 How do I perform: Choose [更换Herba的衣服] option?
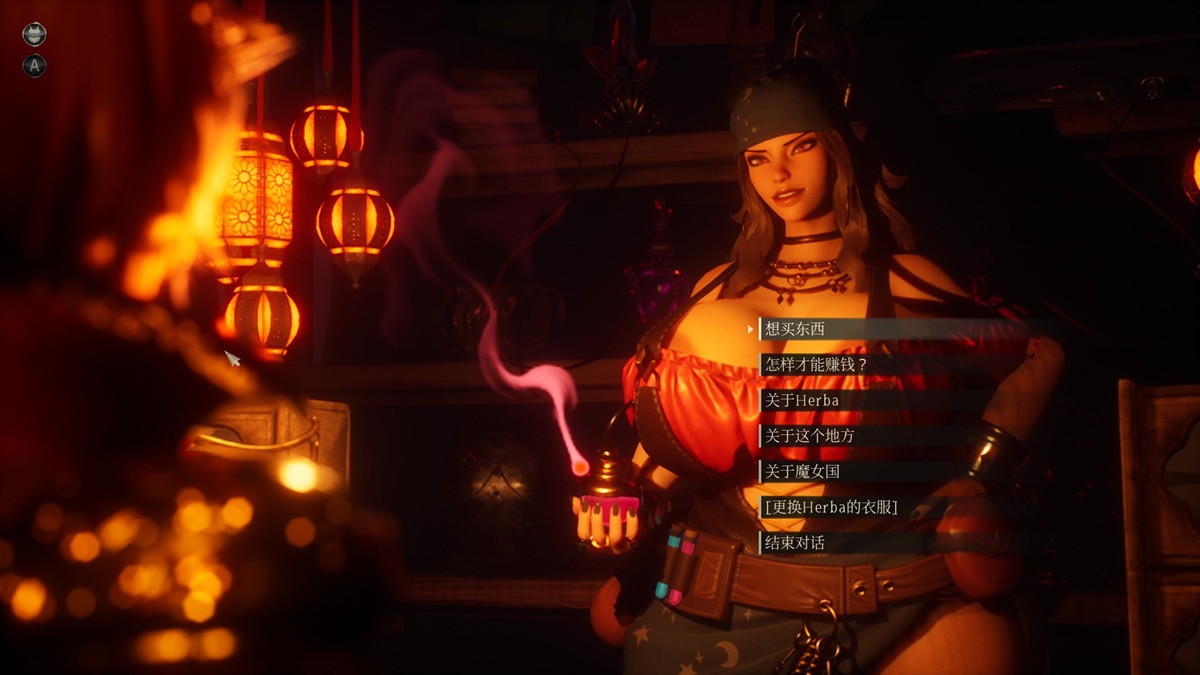tap(830, 507)
